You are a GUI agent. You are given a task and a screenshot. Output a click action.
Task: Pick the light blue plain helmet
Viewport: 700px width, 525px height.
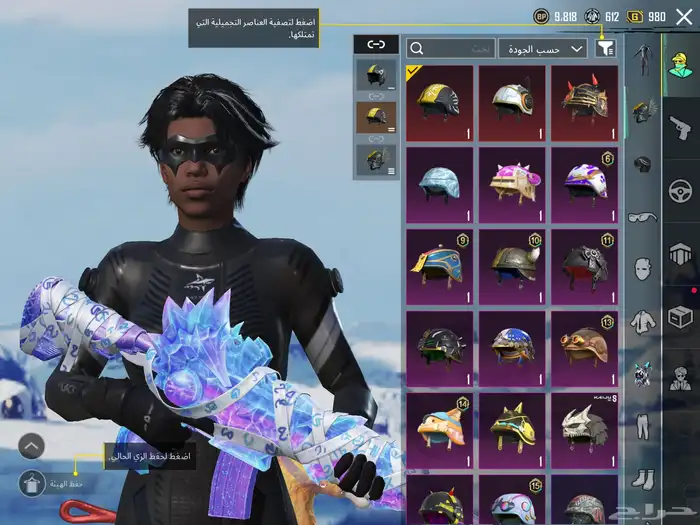coord(440,184)
